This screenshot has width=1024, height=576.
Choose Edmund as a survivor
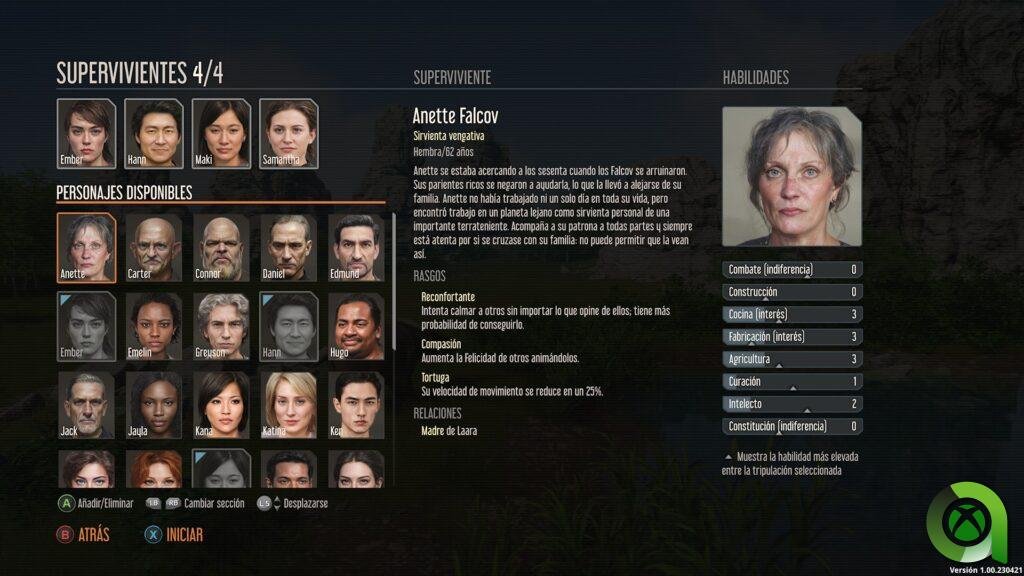[x=356, y=247]
